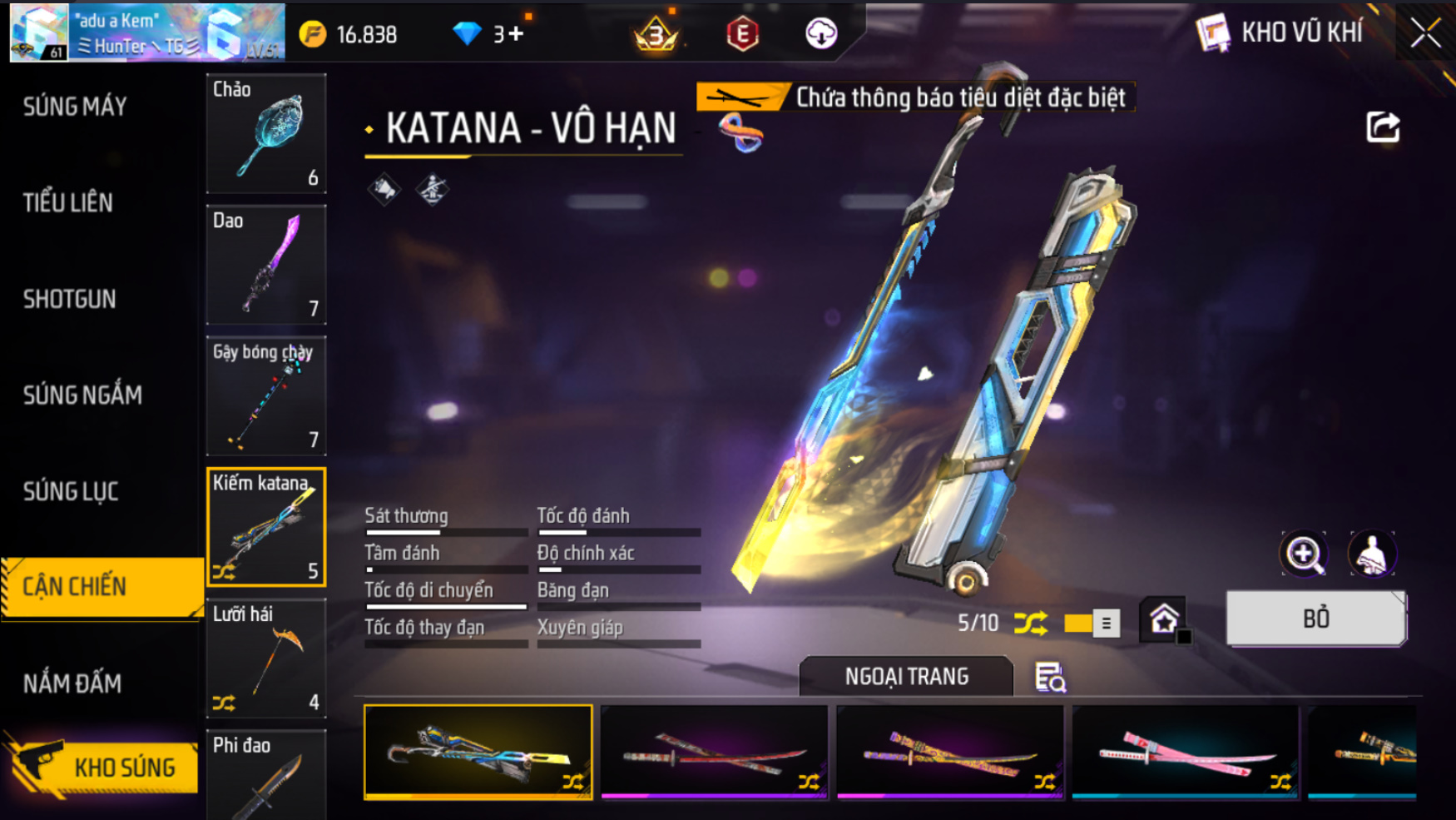Open the skin list search icon
This screenshot has width=1456, height=820.
click(x=1049, y=678)
